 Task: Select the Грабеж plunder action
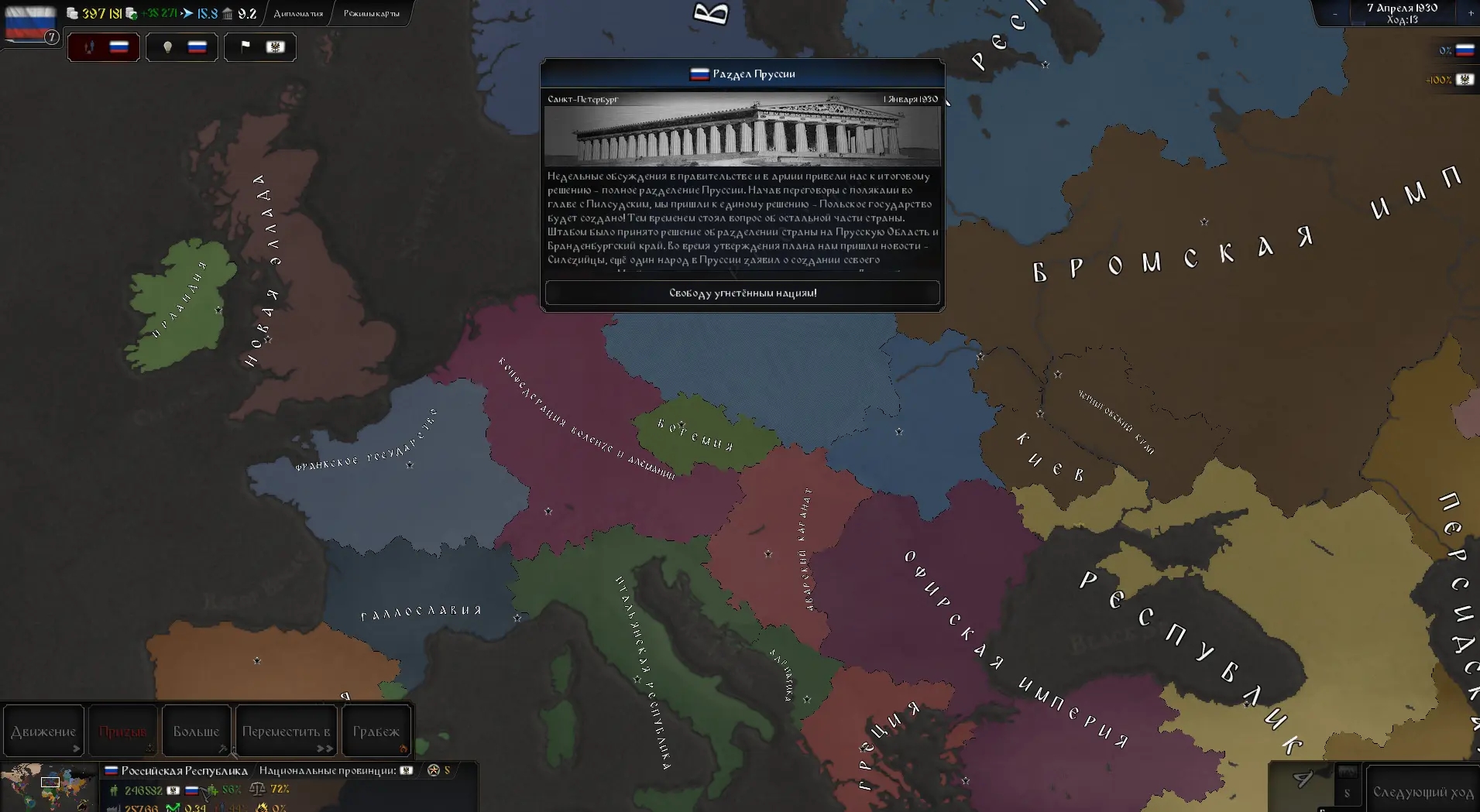376,731
